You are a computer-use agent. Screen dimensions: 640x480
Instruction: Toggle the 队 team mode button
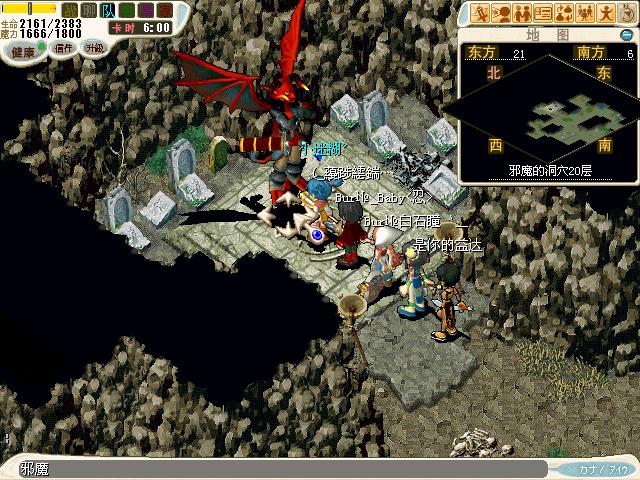107,10
